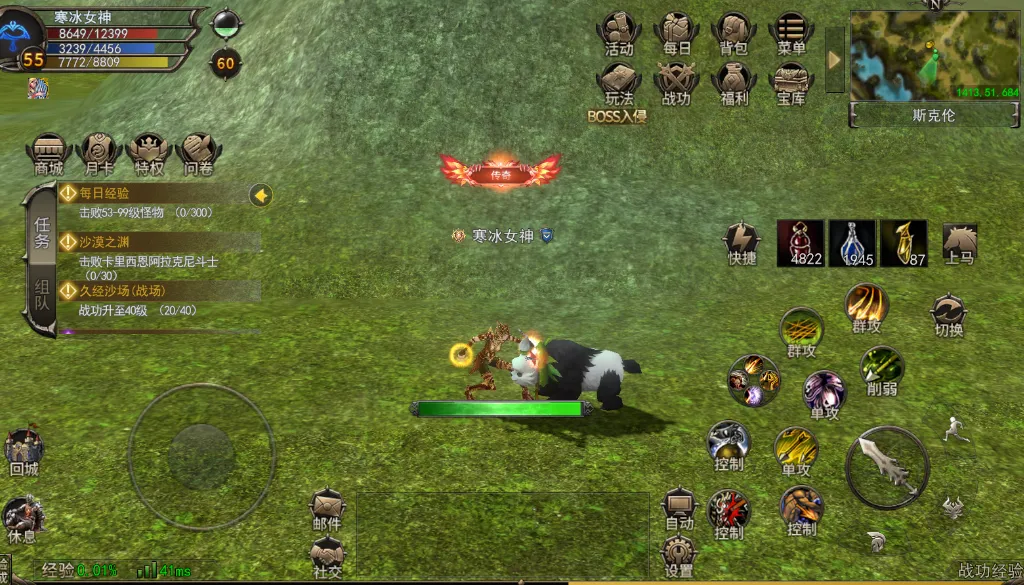Open the 活动 activities menu
Image resolution: width=1024 pixels, height=585 pixels.
(619, 32)
